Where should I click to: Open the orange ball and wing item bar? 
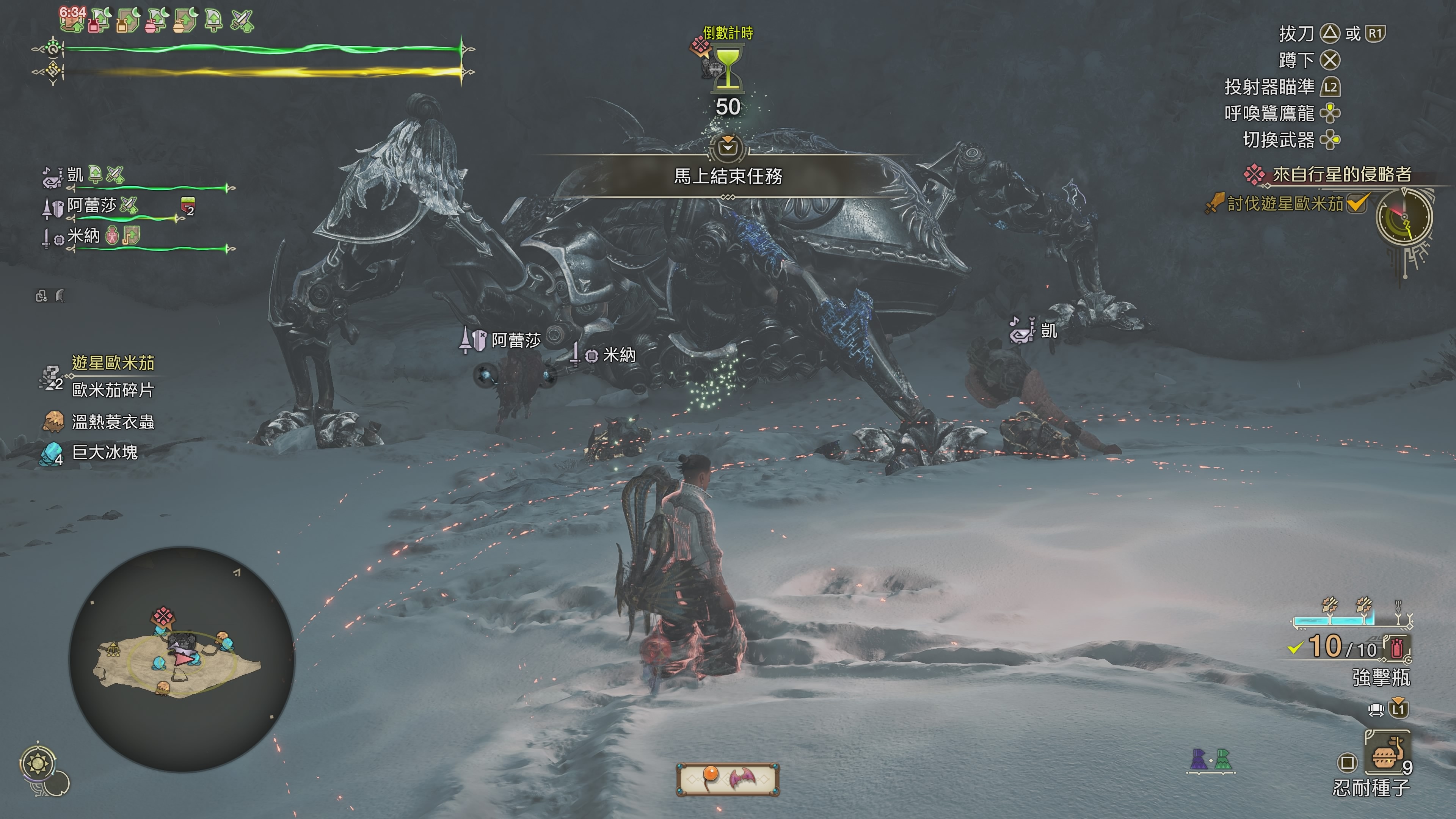(x=728, y=779)
